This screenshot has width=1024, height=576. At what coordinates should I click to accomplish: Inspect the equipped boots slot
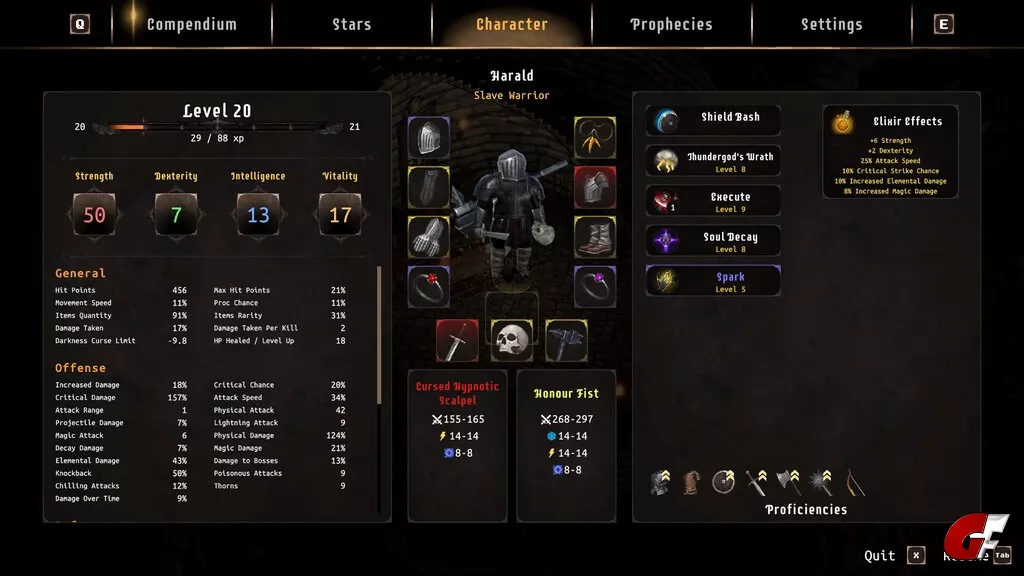click(595, 237)
